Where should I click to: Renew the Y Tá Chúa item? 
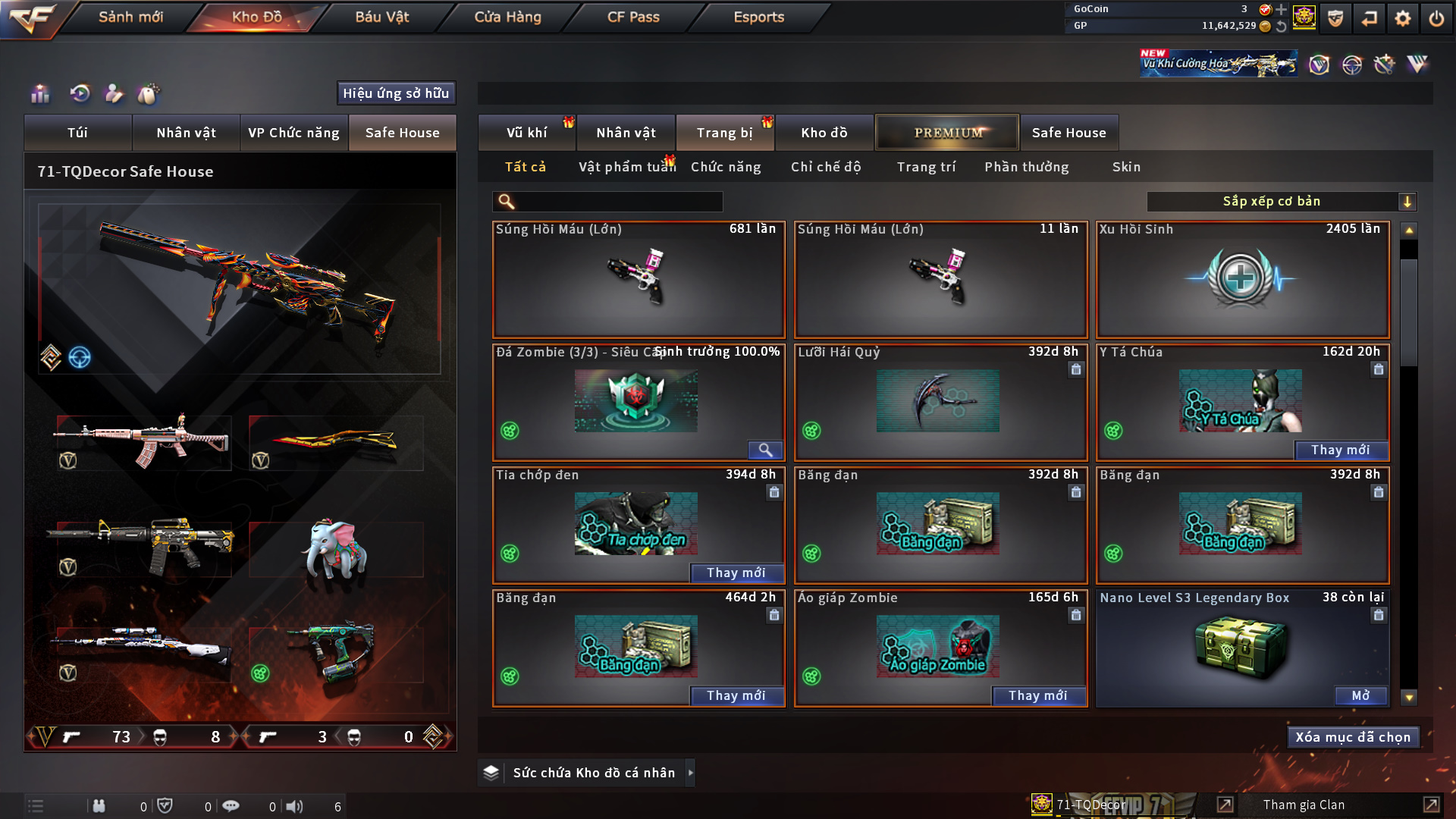pos(1340,450)
